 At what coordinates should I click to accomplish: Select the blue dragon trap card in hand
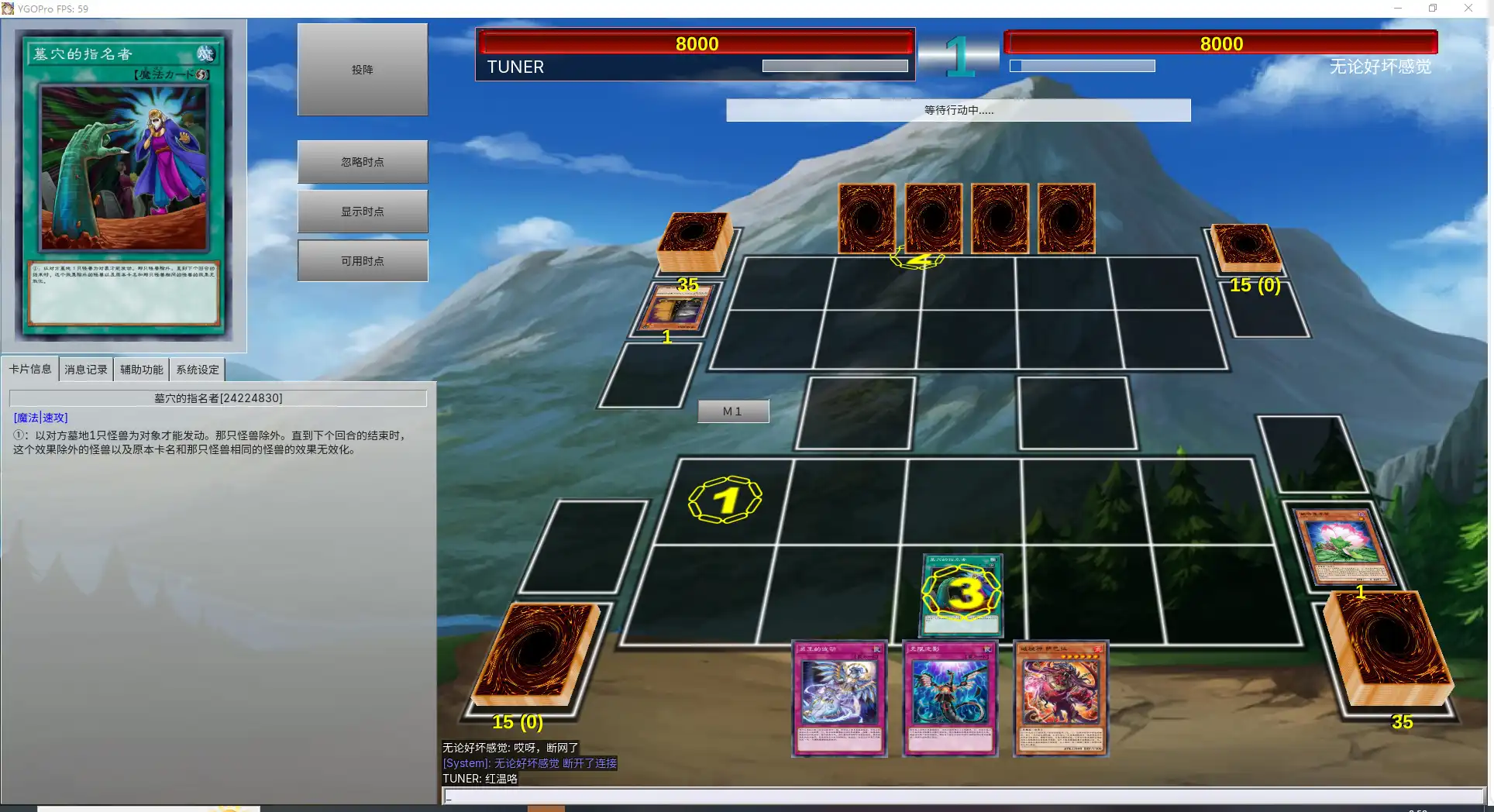[x=950, y=697]
